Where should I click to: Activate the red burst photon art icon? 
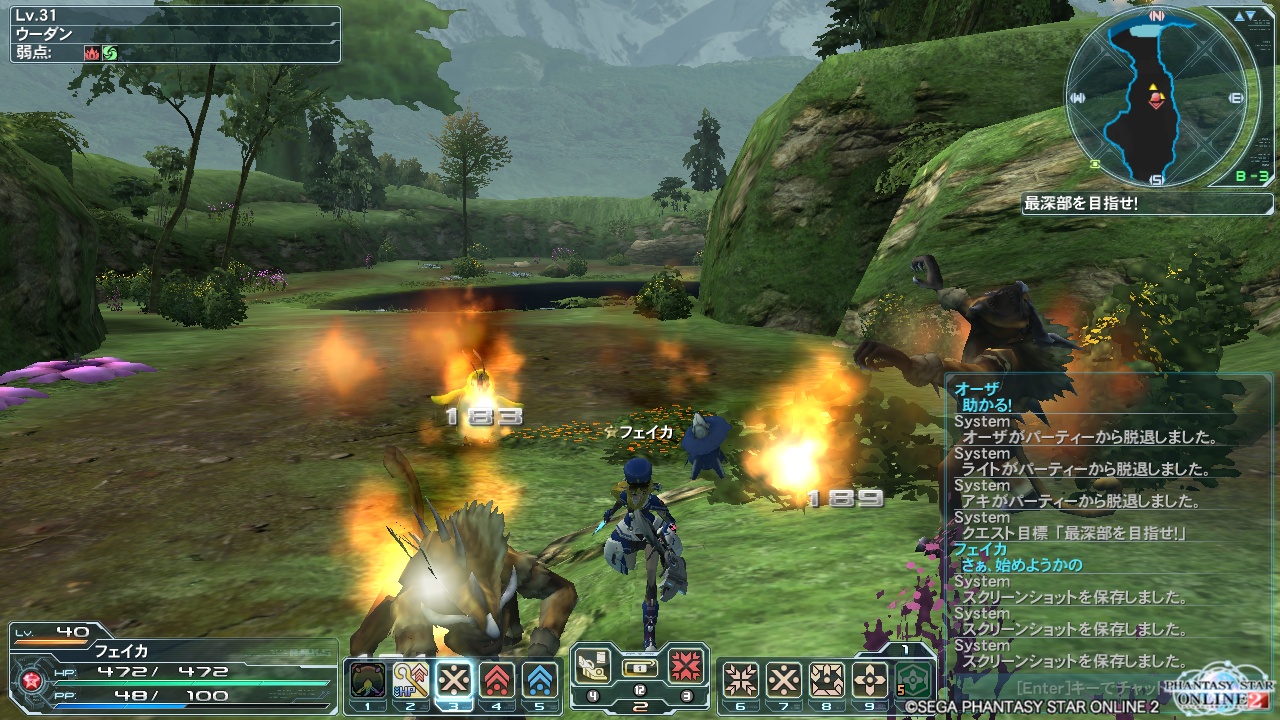tap(686, 665)
